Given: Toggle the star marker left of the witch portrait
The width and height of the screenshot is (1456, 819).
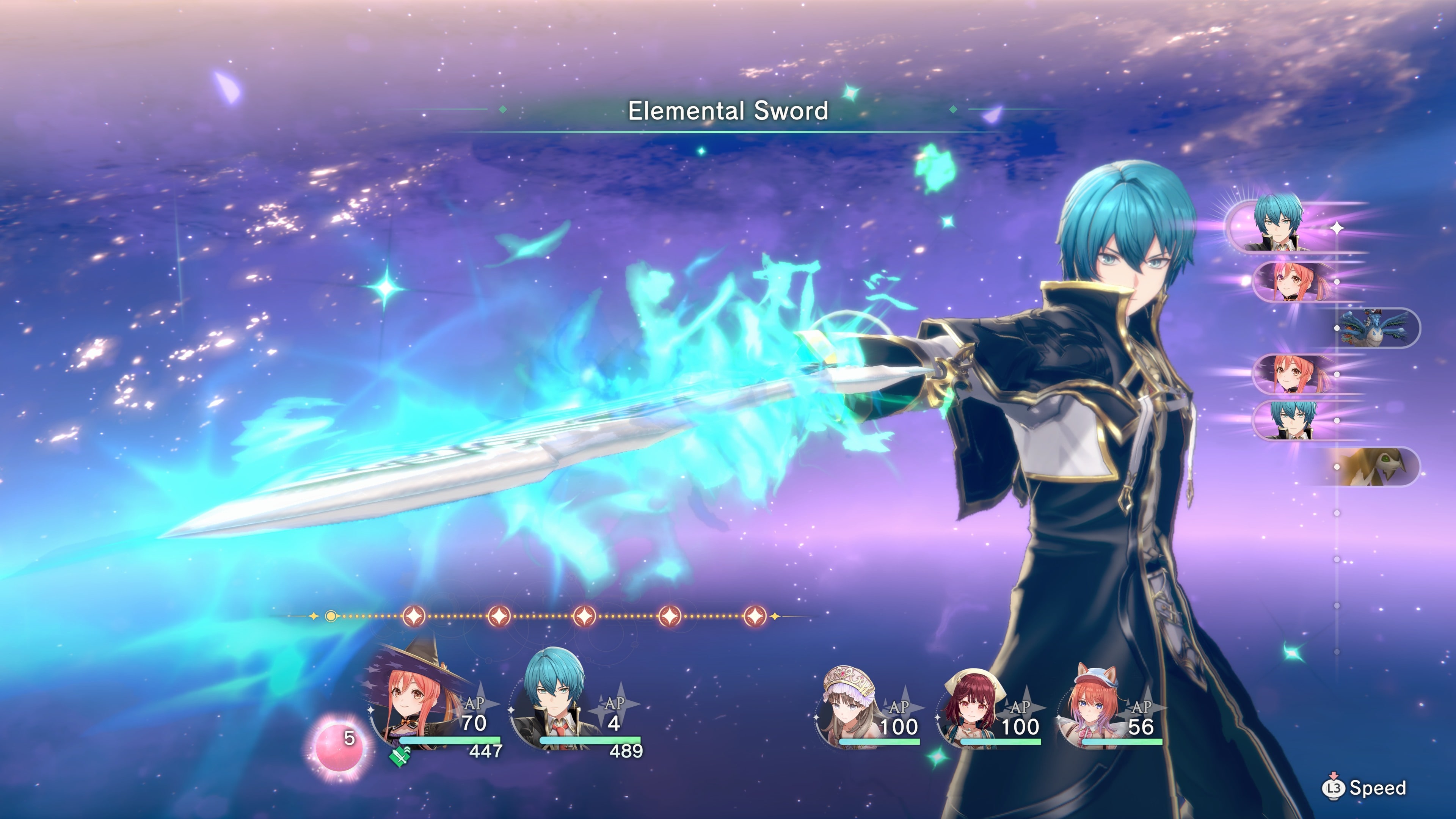Looking at the screenshot, I should point(371,710).
